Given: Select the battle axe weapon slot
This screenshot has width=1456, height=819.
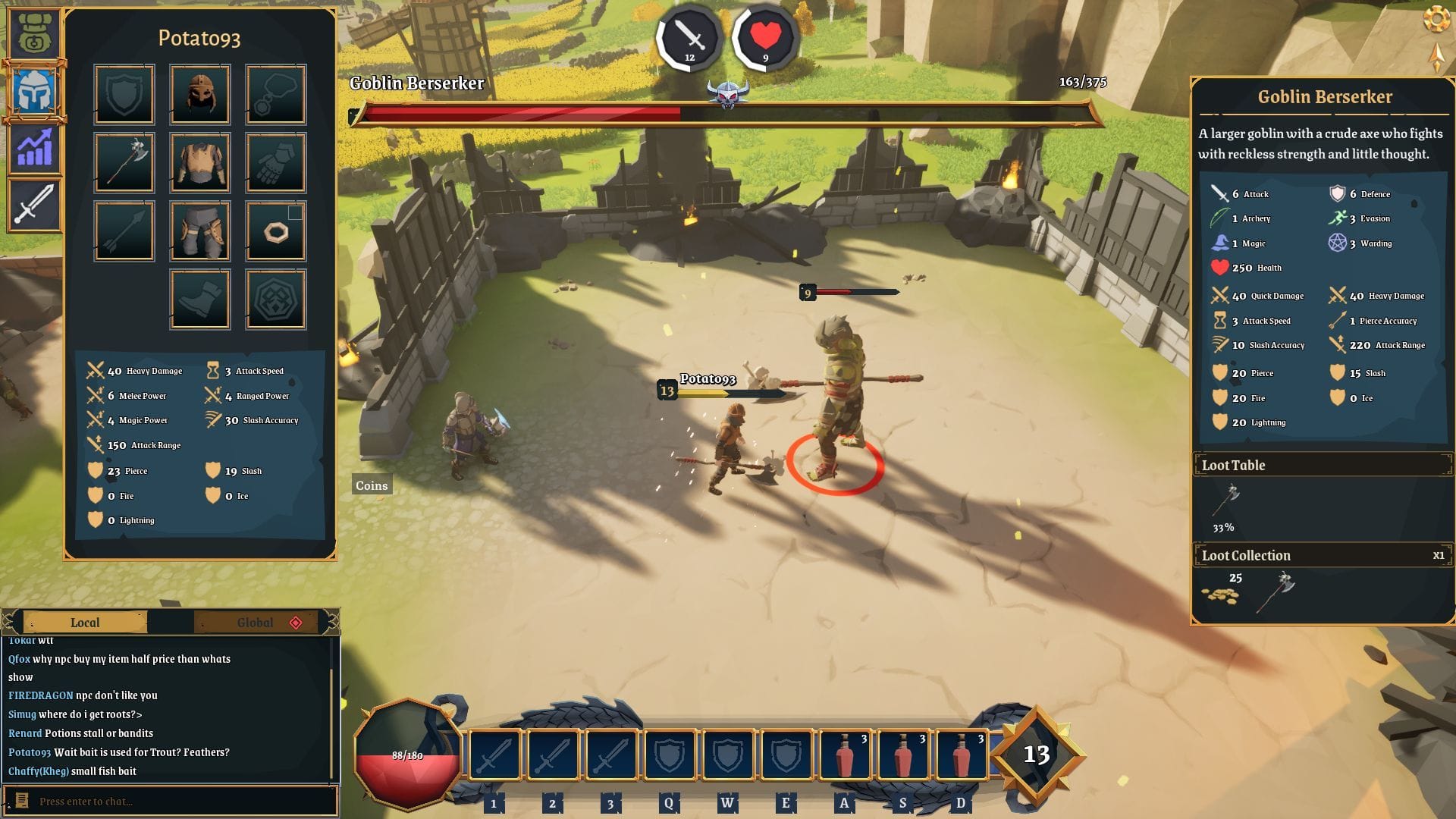Looking at the screenshot, I should click(x=124, y=162).
